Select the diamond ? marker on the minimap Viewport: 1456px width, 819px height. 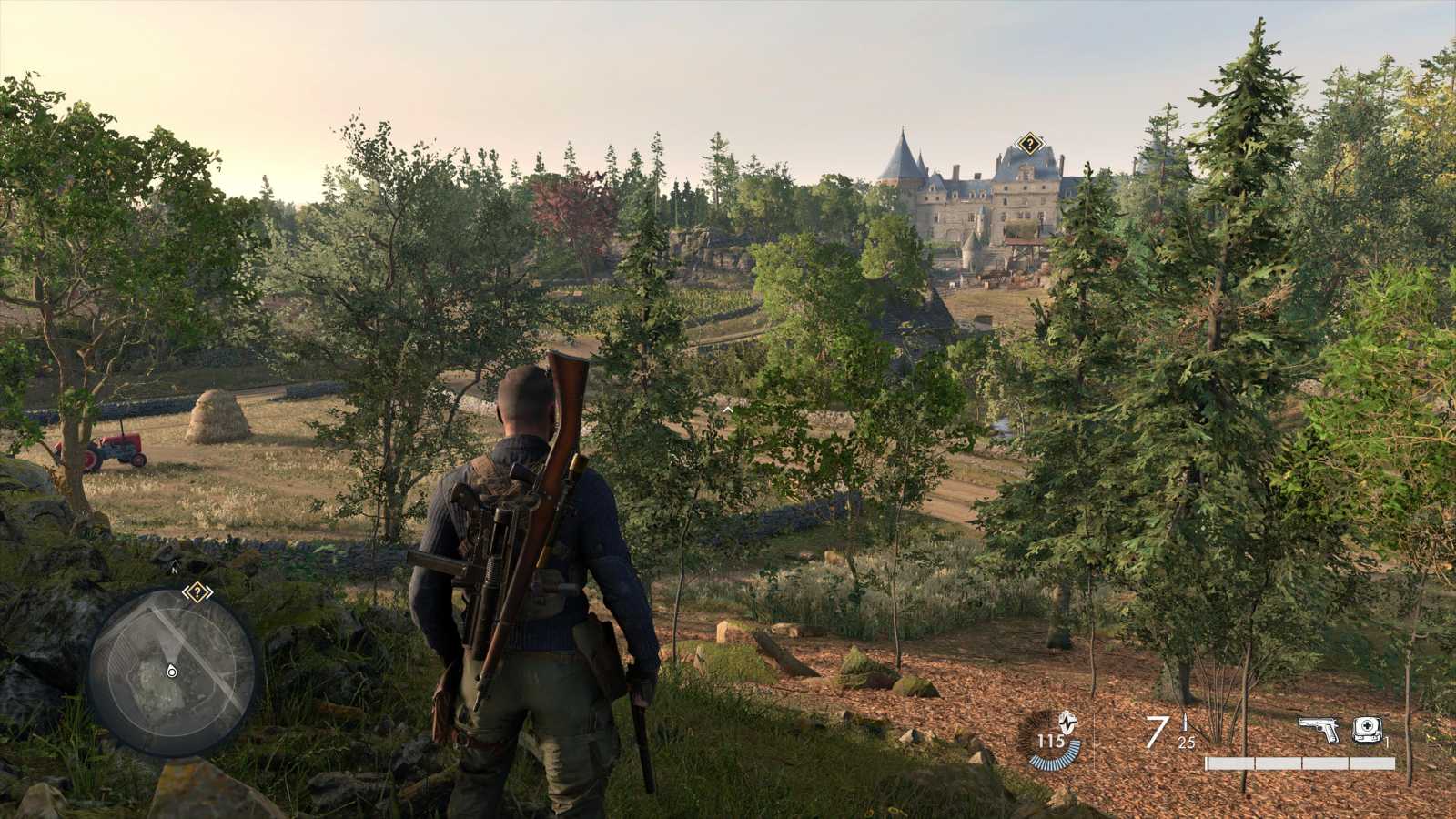point(198,591)
